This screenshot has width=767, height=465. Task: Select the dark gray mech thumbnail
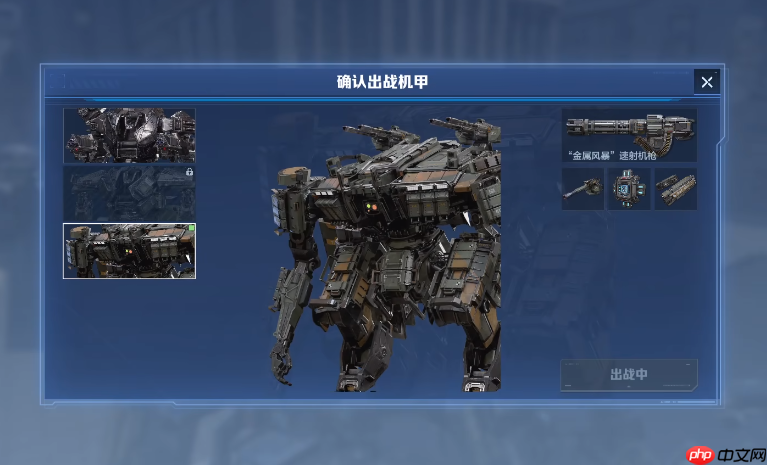pos(129,135)
